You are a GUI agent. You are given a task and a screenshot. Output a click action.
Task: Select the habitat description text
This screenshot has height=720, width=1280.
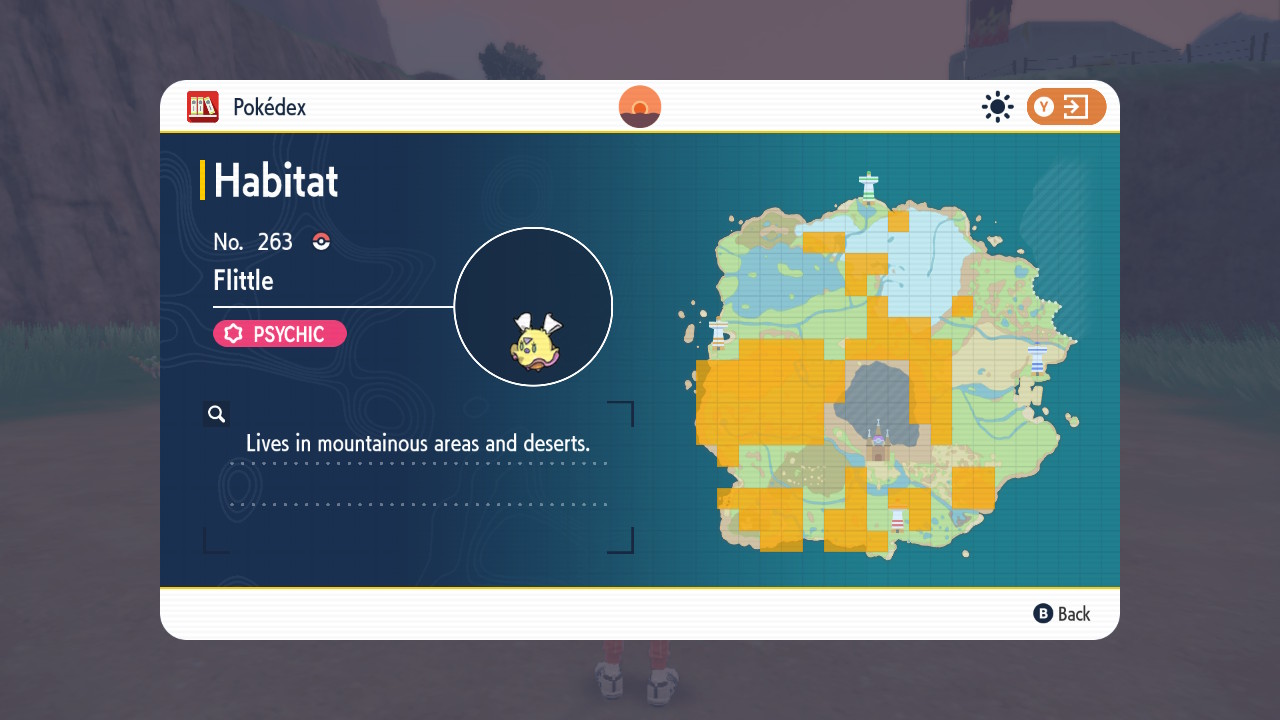pyautogui.click(x=418, y=443)
